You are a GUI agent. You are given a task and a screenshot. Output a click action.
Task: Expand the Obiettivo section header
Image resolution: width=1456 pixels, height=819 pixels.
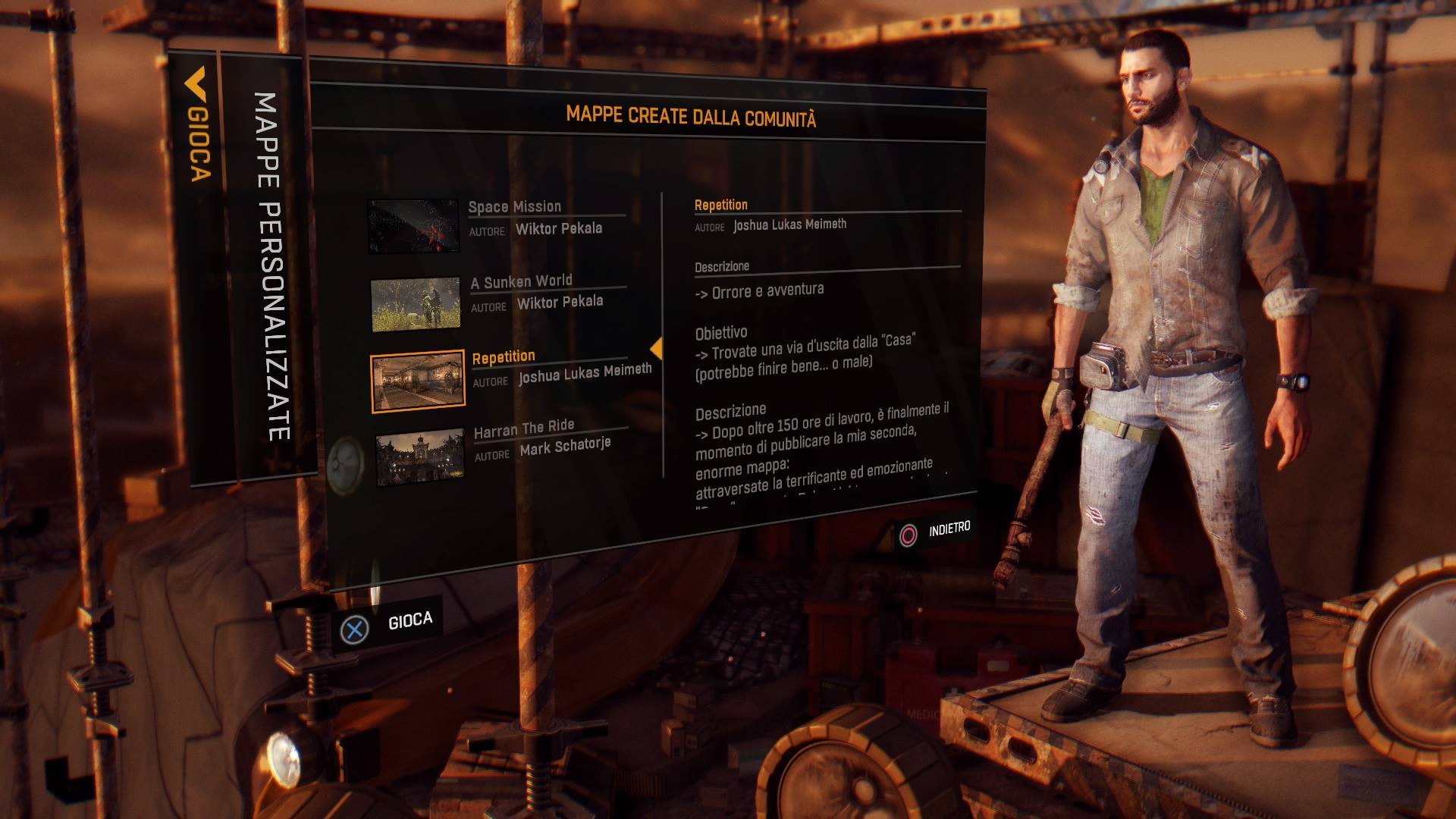[720, 332]
